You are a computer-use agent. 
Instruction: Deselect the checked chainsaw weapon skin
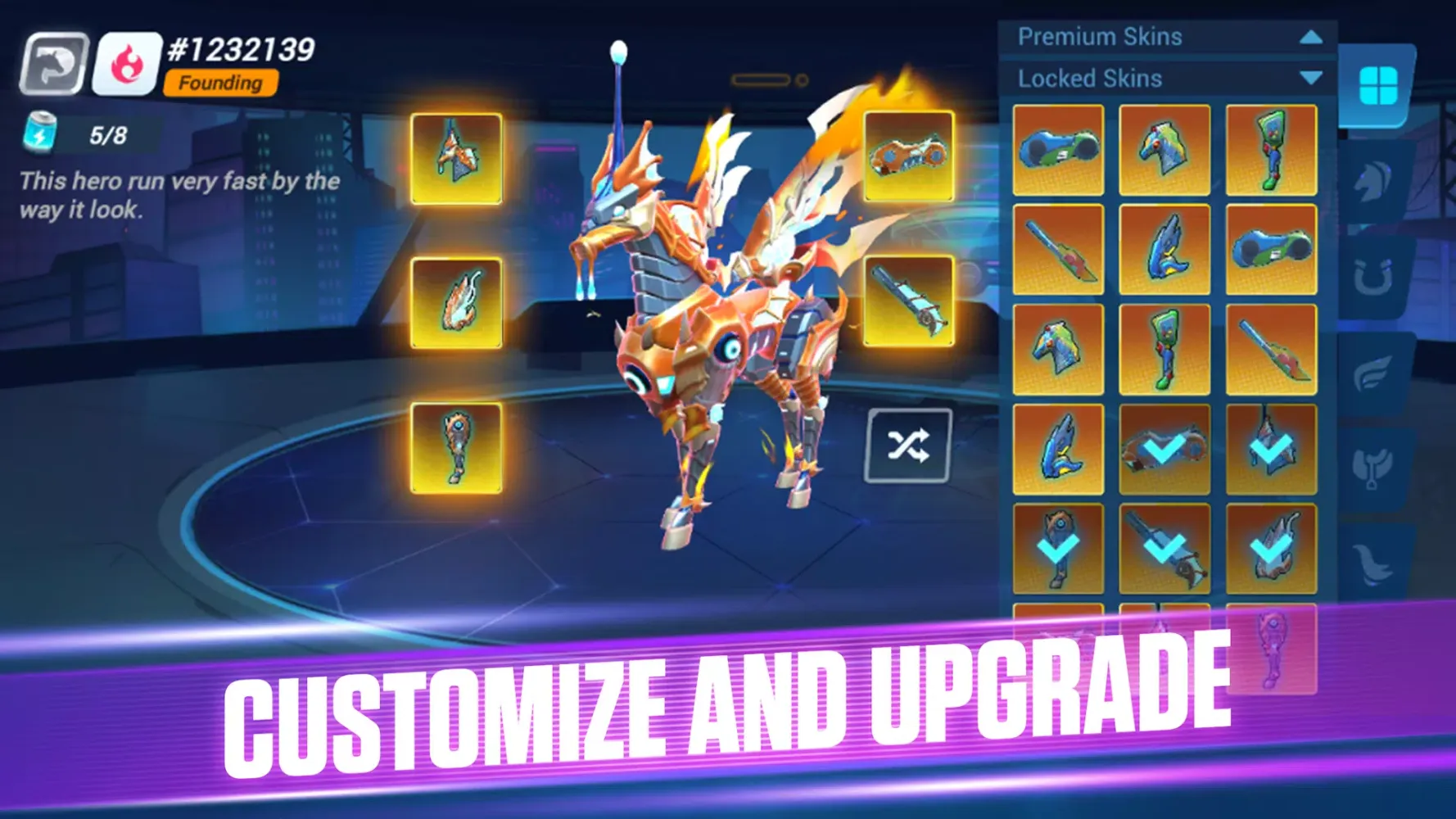(1163, 547)
